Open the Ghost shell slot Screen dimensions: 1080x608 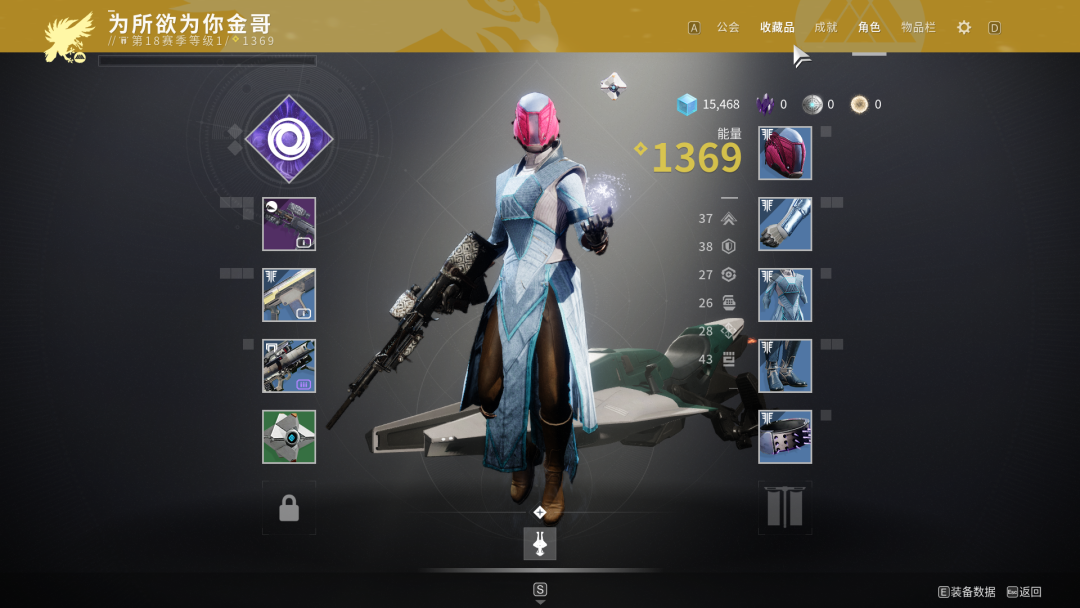point(289,437)
